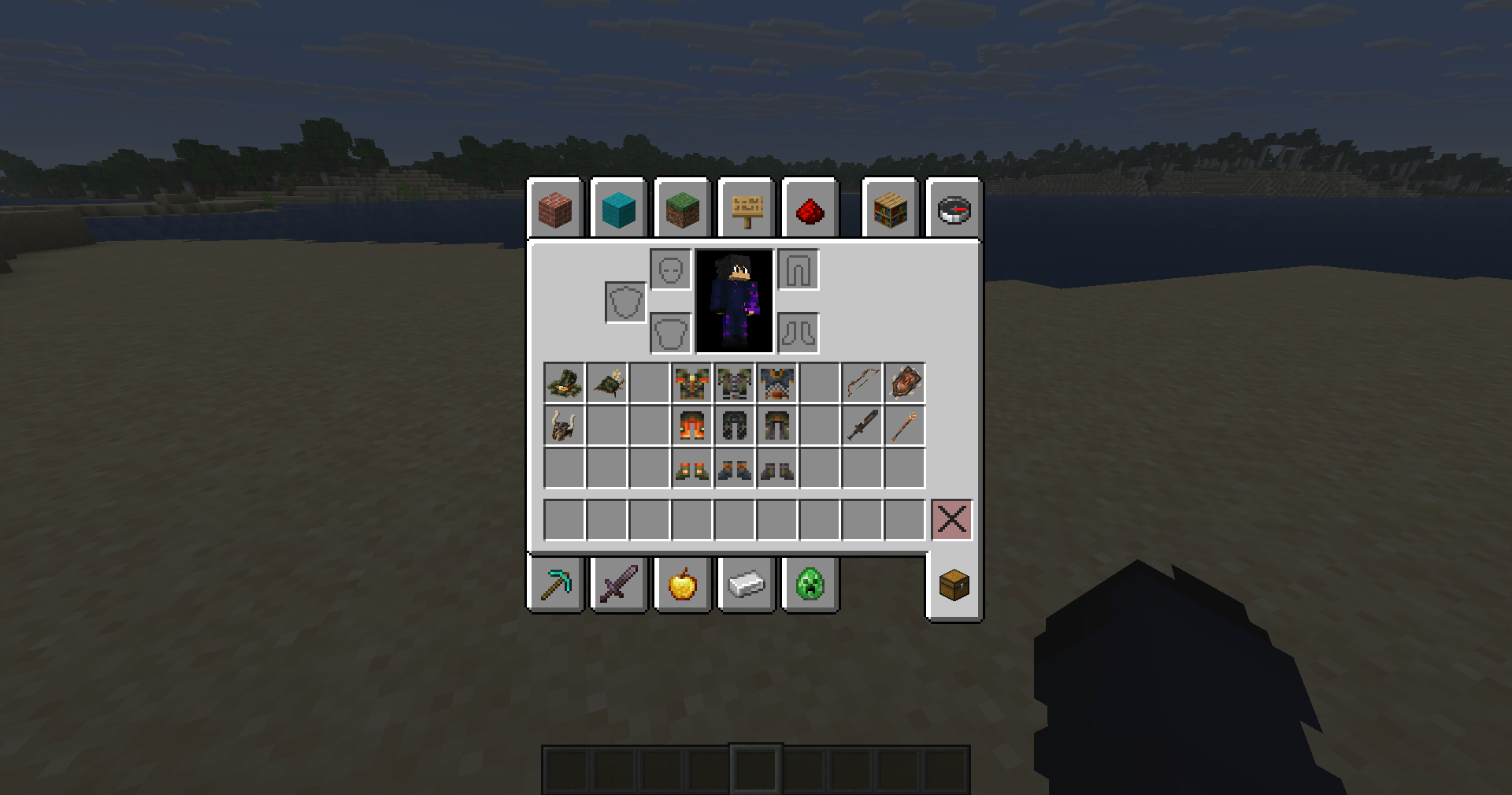The height and width of the screenshot is (795, 1512).
Task: Switch to the Redstone Blocks tab
Action: coord(810,209)
